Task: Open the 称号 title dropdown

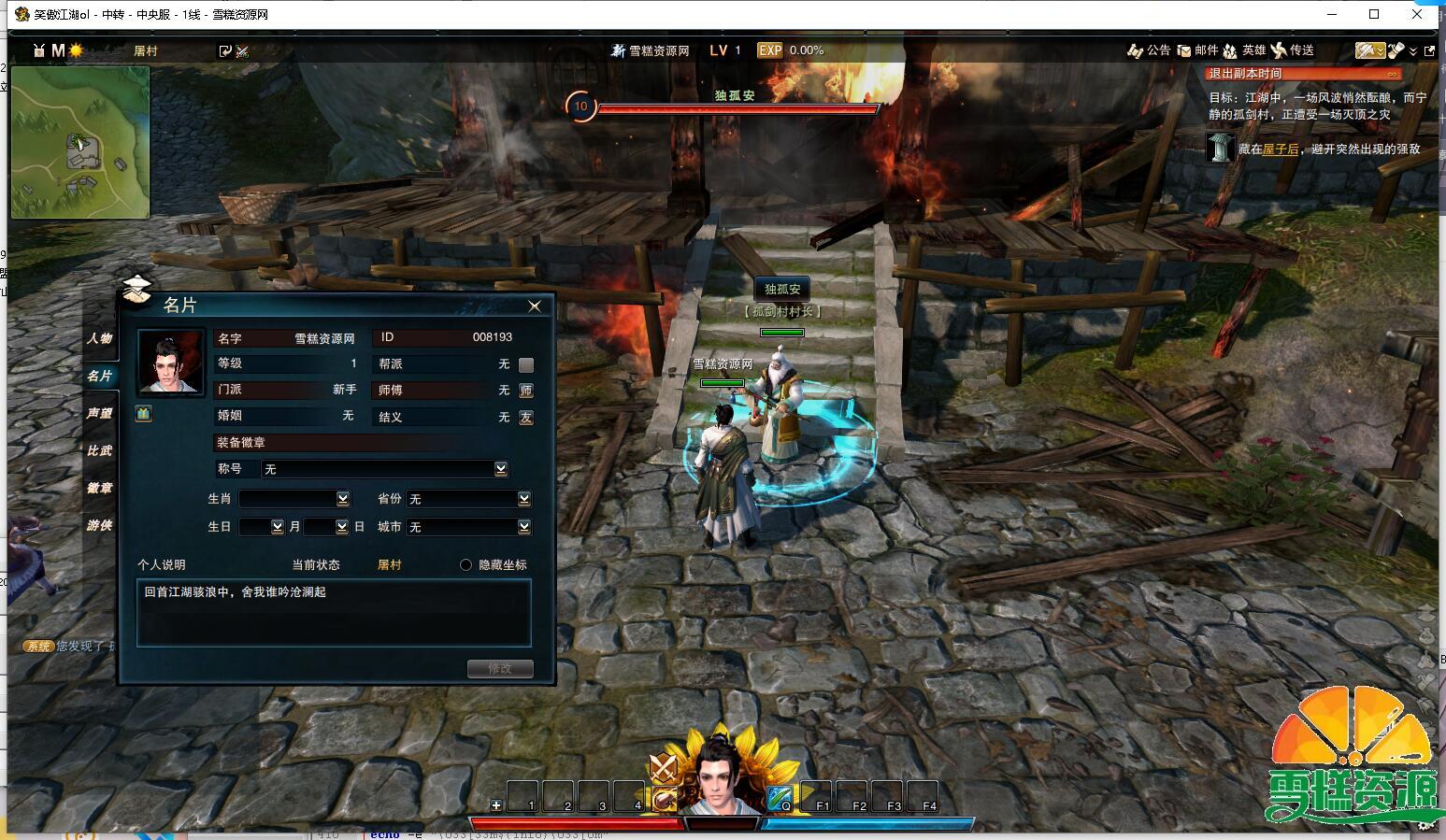Action: pos(501,469)
